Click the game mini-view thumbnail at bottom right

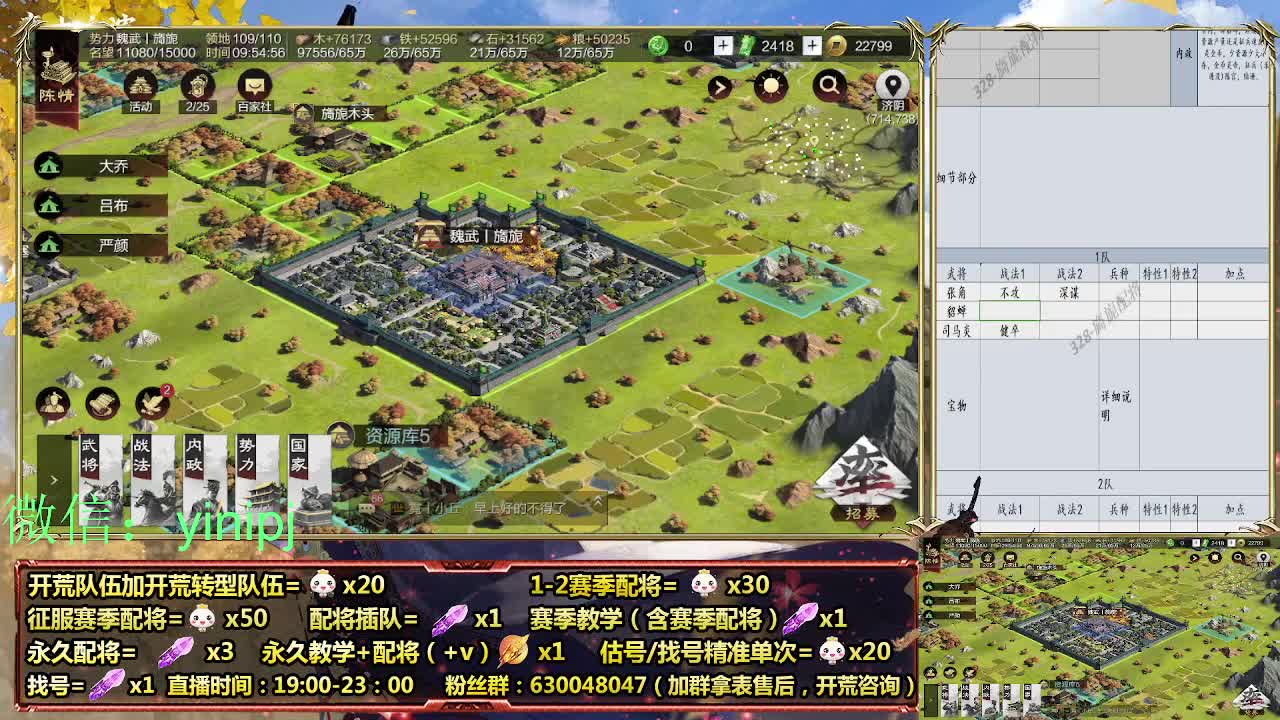1100,630
